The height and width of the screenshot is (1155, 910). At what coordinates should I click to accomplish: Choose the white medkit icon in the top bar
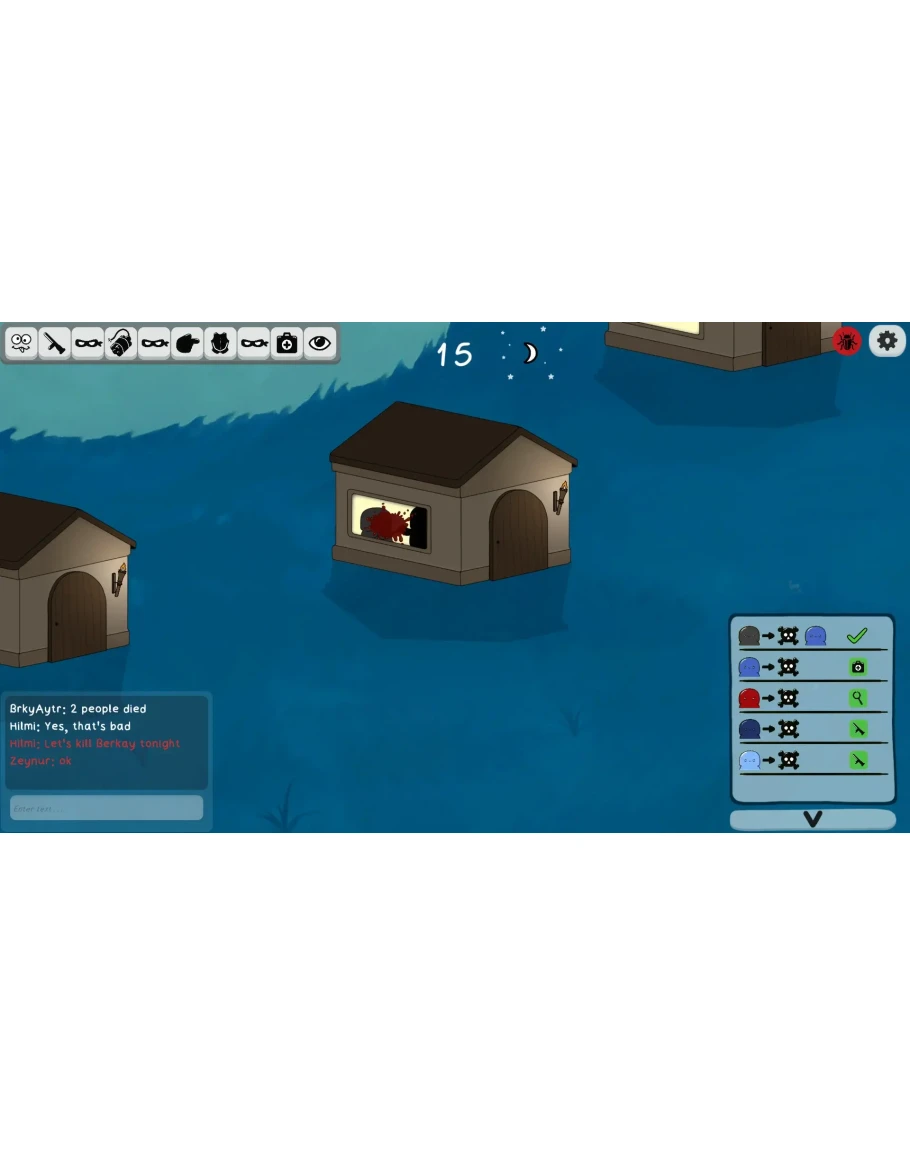point(287,343)
